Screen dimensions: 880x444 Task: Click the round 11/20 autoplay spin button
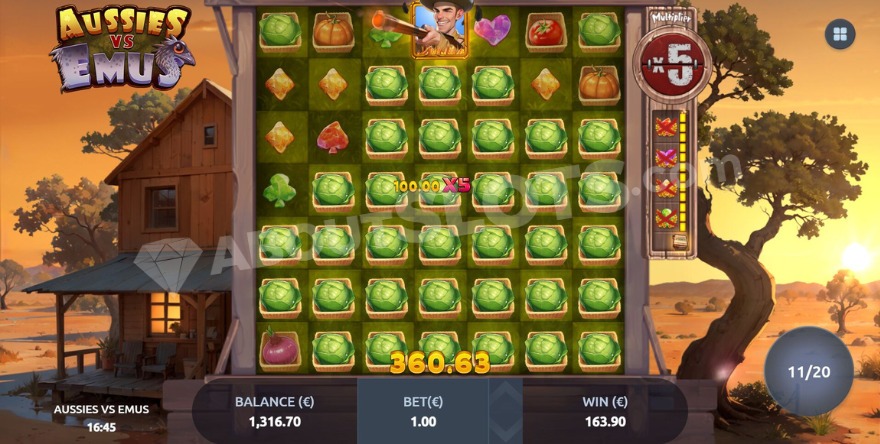[809, 372]
